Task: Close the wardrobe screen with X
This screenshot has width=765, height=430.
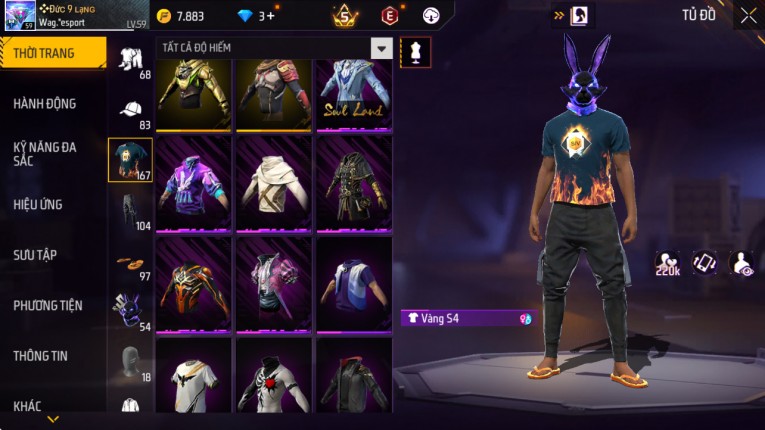Action: click(x=748, y=16)
